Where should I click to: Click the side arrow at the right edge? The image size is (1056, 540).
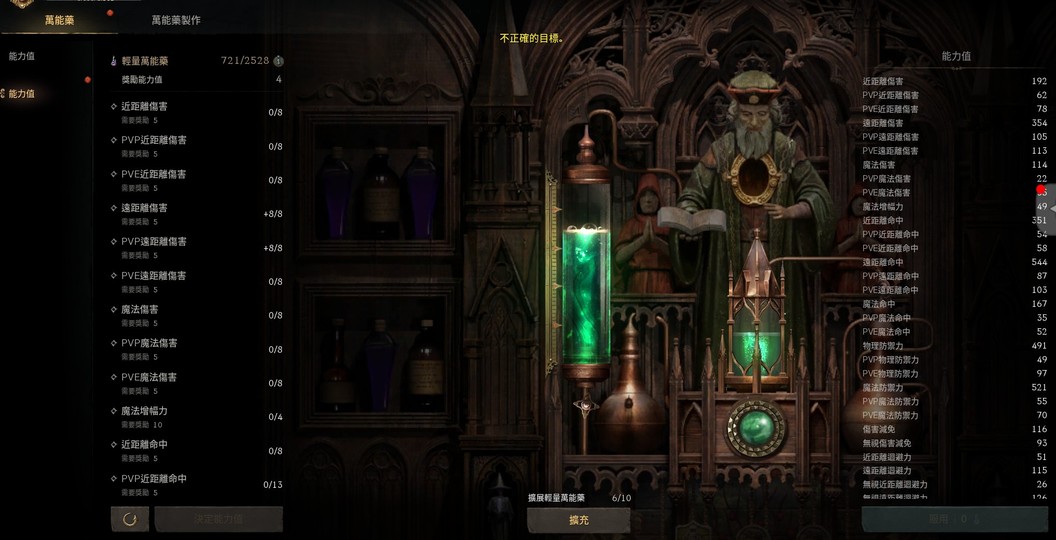click(1051, 208)
